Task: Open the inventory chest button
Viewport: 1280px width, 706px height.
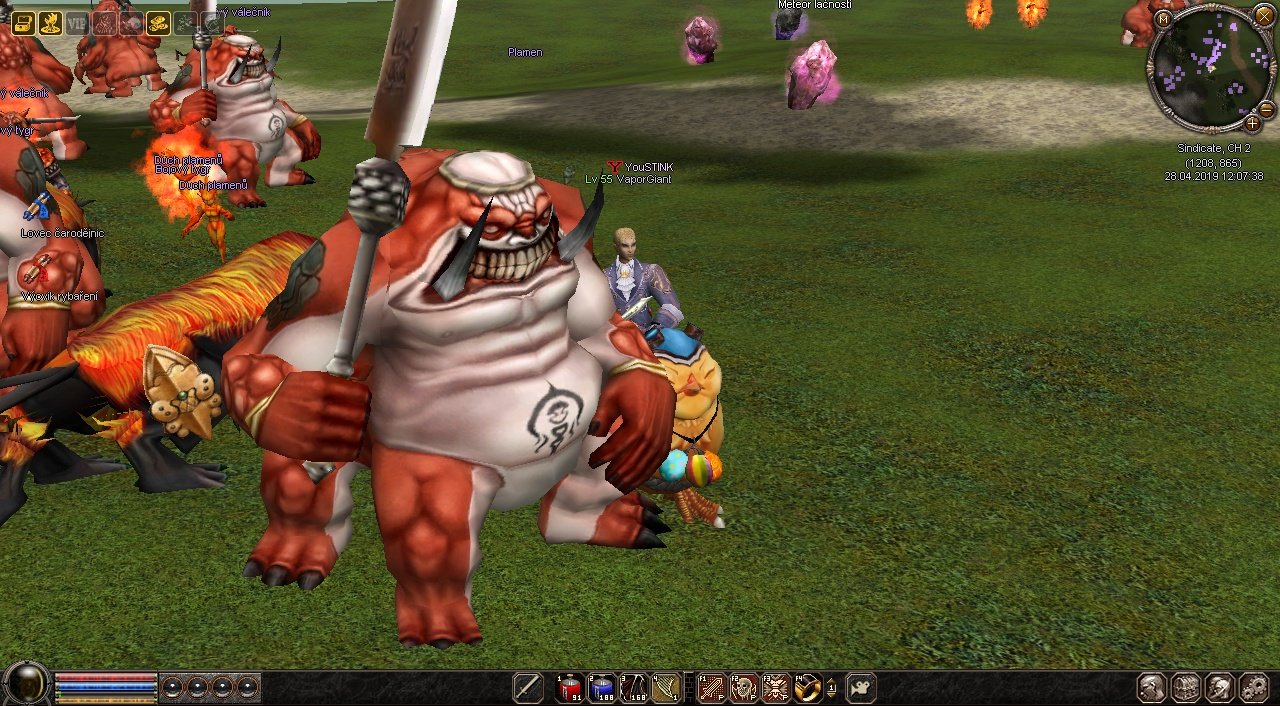Action: (1185, 688)
